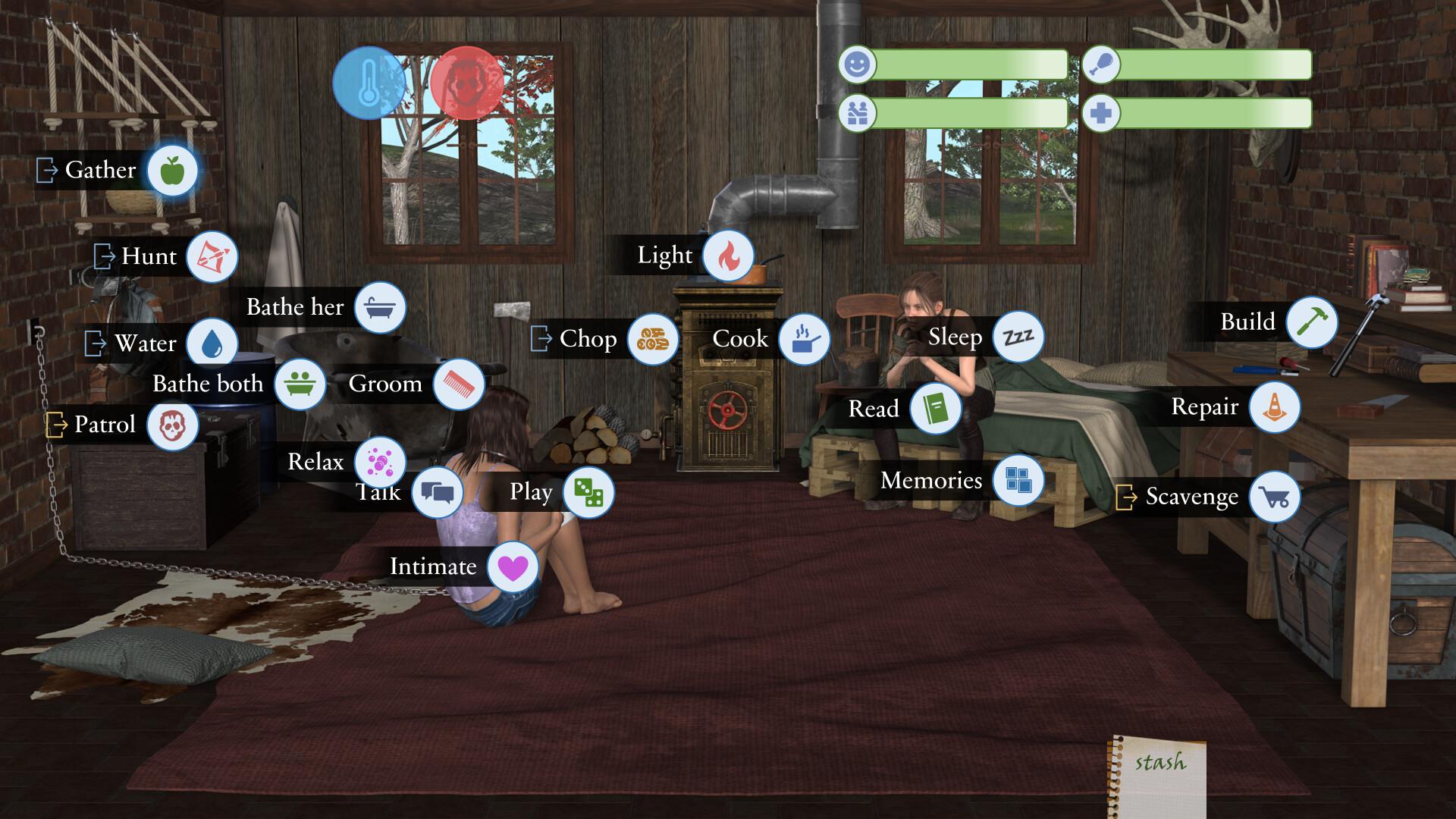Select the Patrol skull icon

(x=173, y=425)
